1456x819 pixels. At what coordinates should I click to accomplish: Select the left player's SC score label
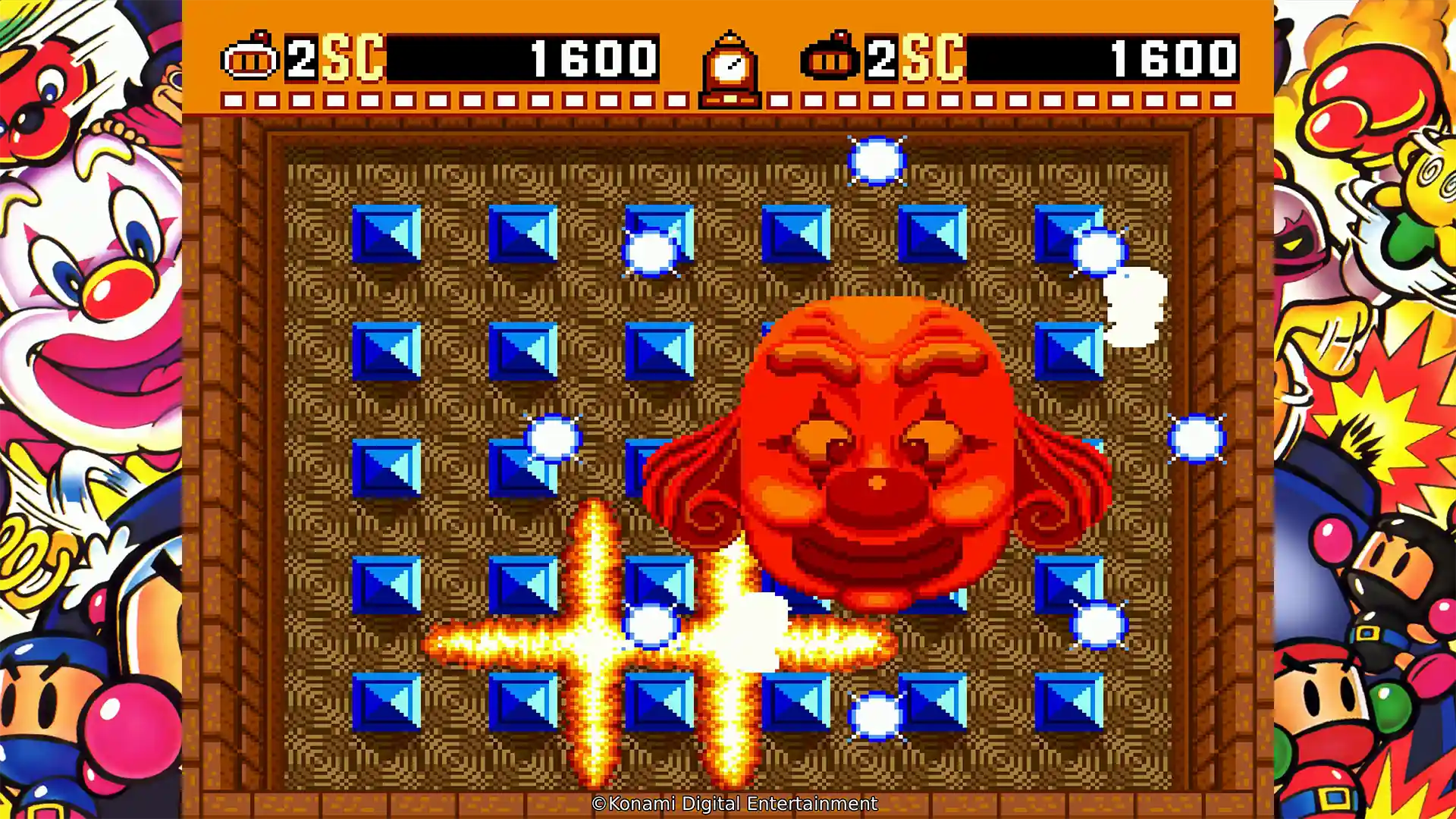pyautogui.click(x=353, y=55)
